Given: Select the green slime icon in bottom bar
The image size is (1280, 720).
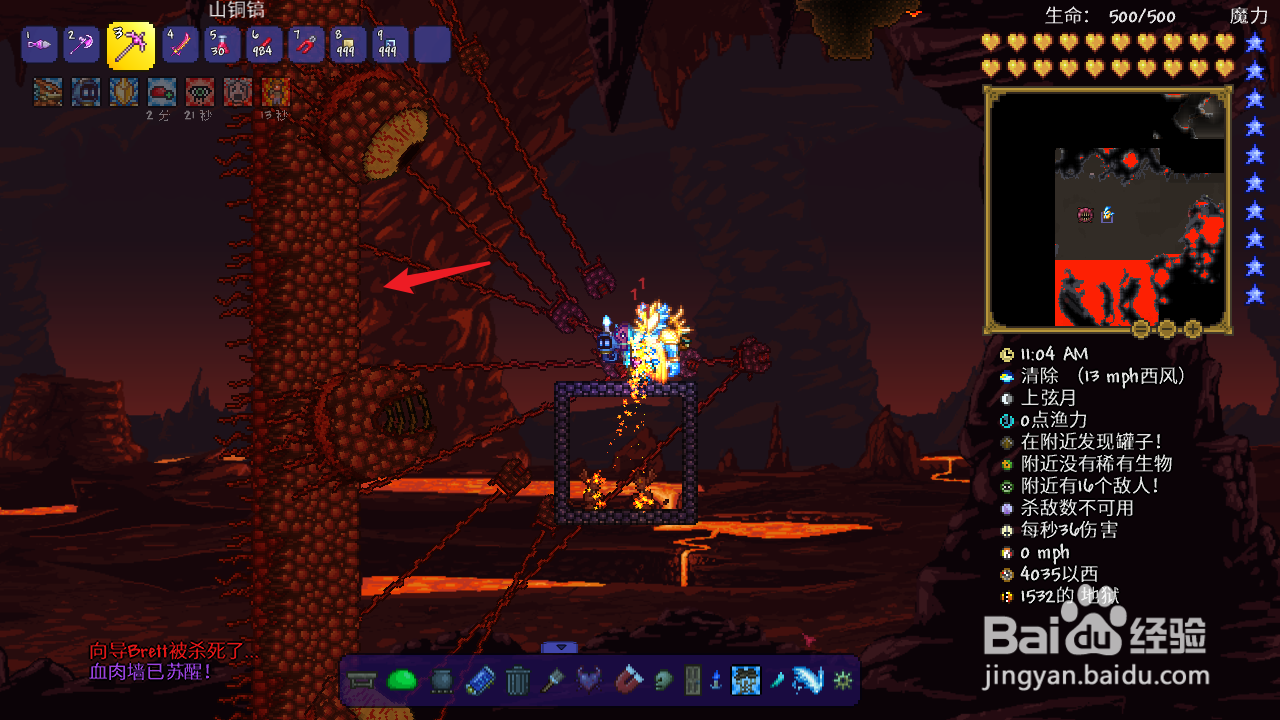Looking at the screenshot, I should tap(402, 682).
